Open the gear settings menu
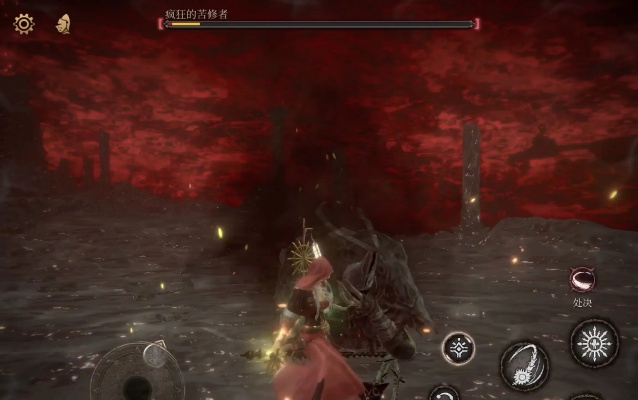This screenshot has height=400, width=638. (x=23, y=23)
